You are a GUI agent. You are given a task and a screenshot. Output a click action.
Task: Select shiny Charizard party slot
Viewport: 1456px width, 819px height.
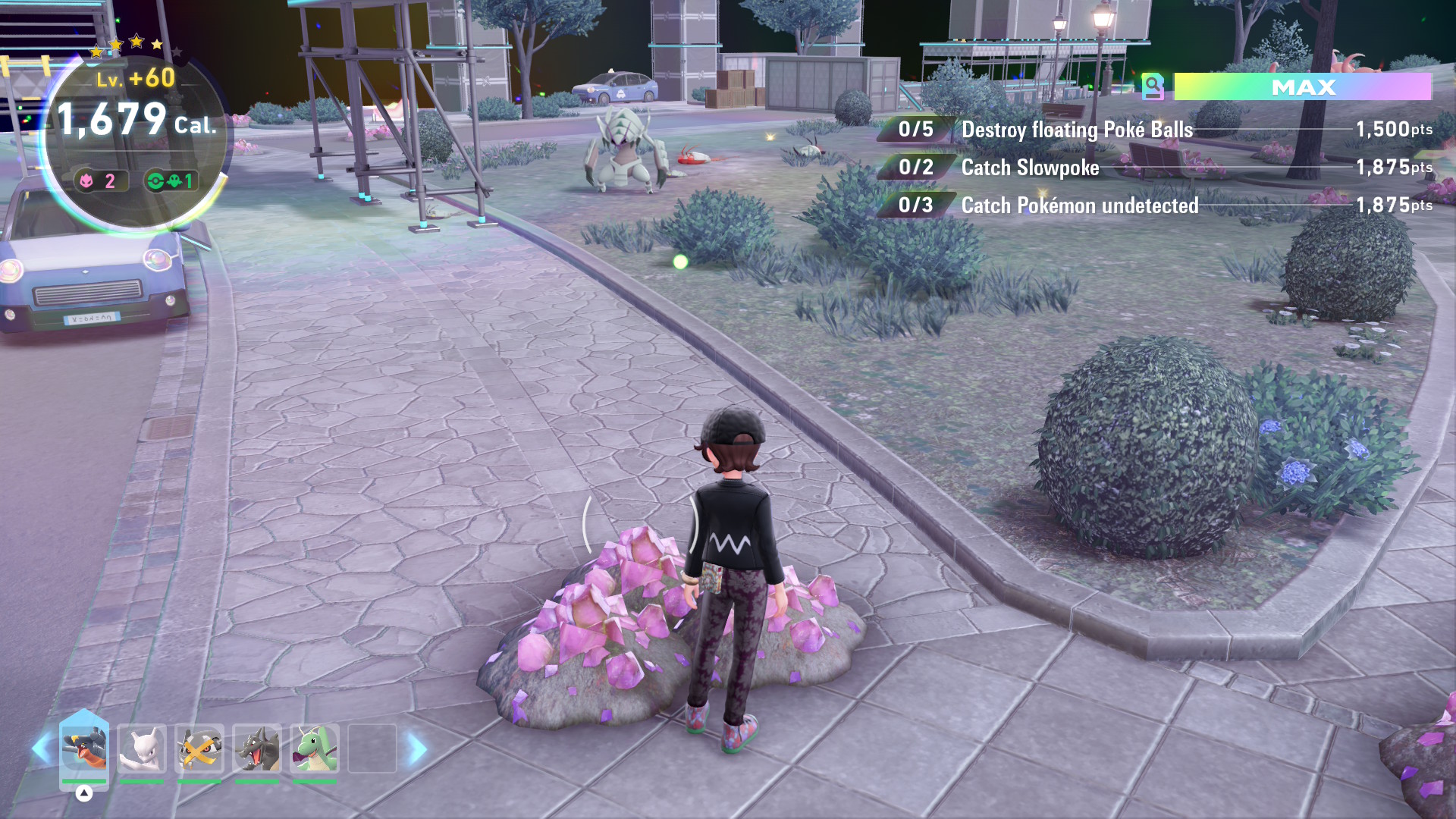click(257, 748)
